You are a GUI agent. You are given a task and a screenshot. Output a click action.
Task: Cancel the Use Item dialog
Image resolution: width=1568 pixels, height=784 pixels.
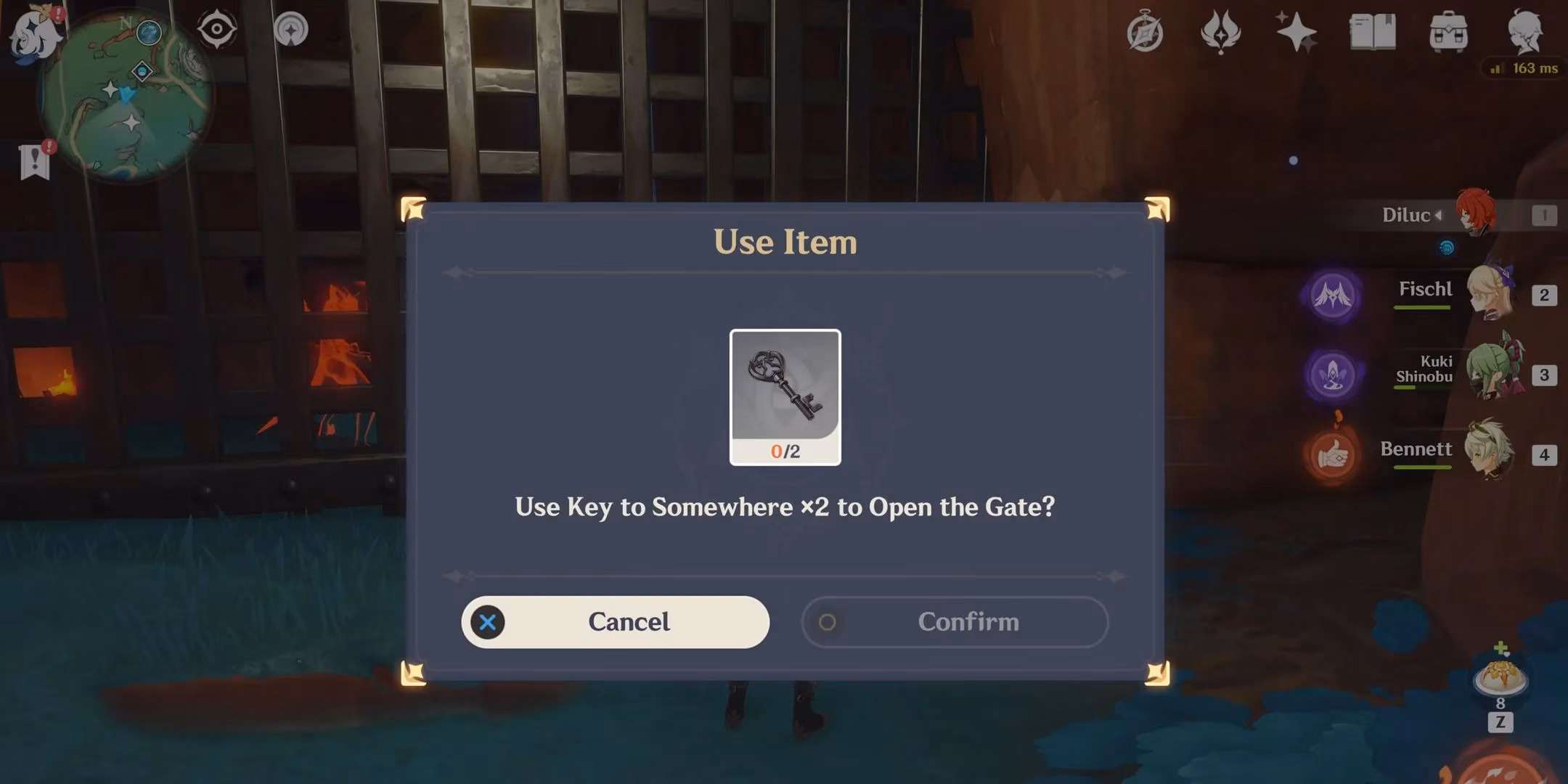(615, 622)
